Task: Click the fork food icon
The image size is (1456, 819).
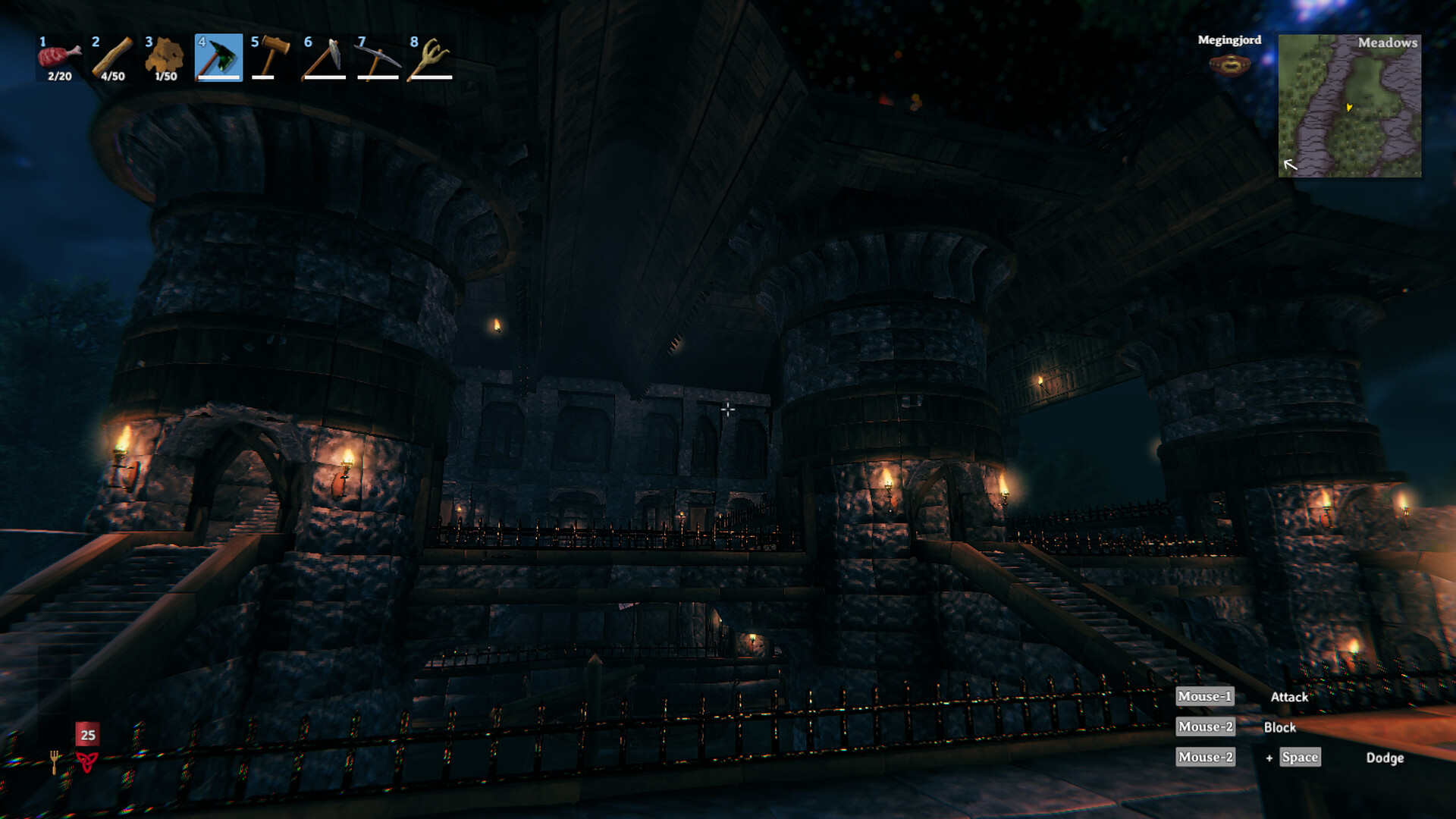Action: pos(55,761)
